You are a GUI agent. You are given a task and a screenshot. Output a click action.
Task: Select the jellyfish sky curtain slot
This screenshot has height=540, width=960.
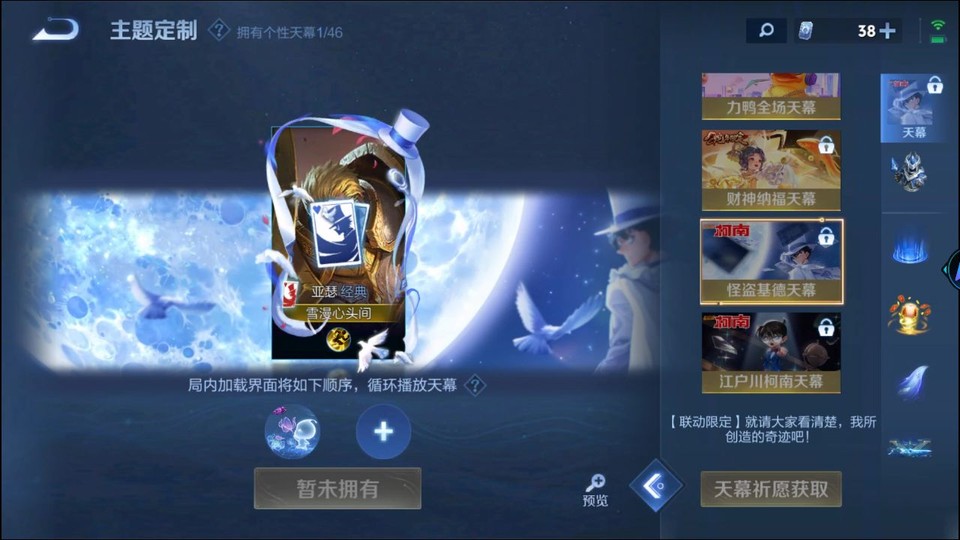(292, 432)
